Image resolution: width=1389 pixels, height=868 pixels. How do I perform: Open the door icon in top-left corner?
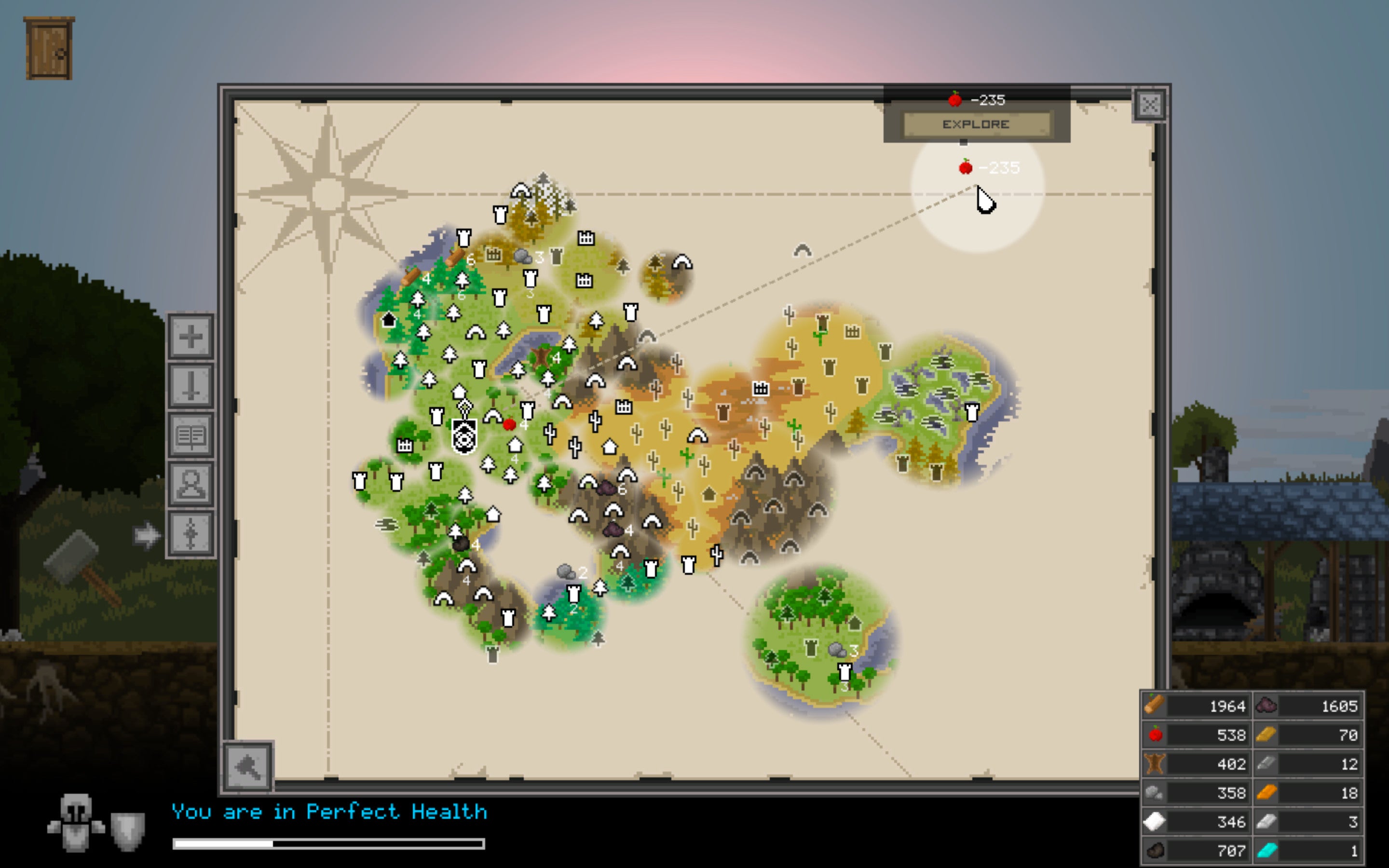[x=49, y=49]
